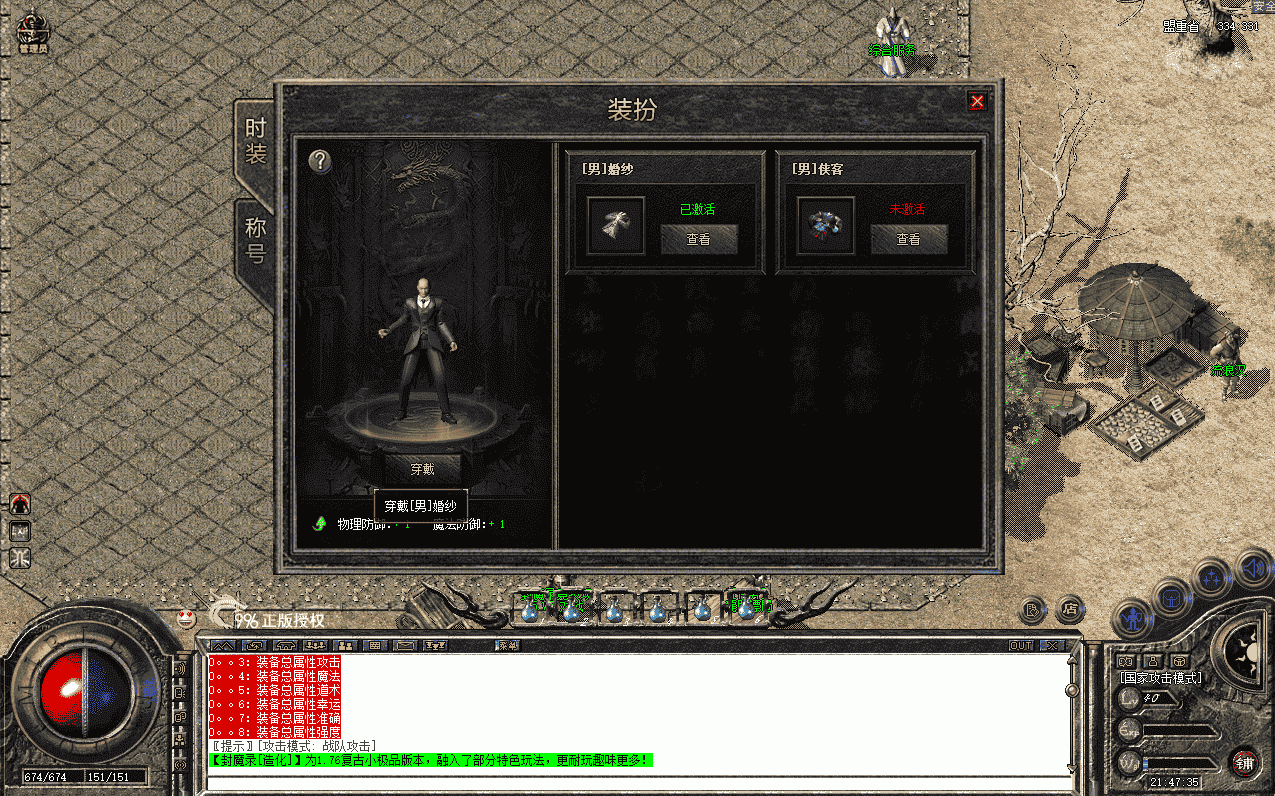Open the envelope mail icon on chat bar

pyautogui.click(x=405, y=646)
